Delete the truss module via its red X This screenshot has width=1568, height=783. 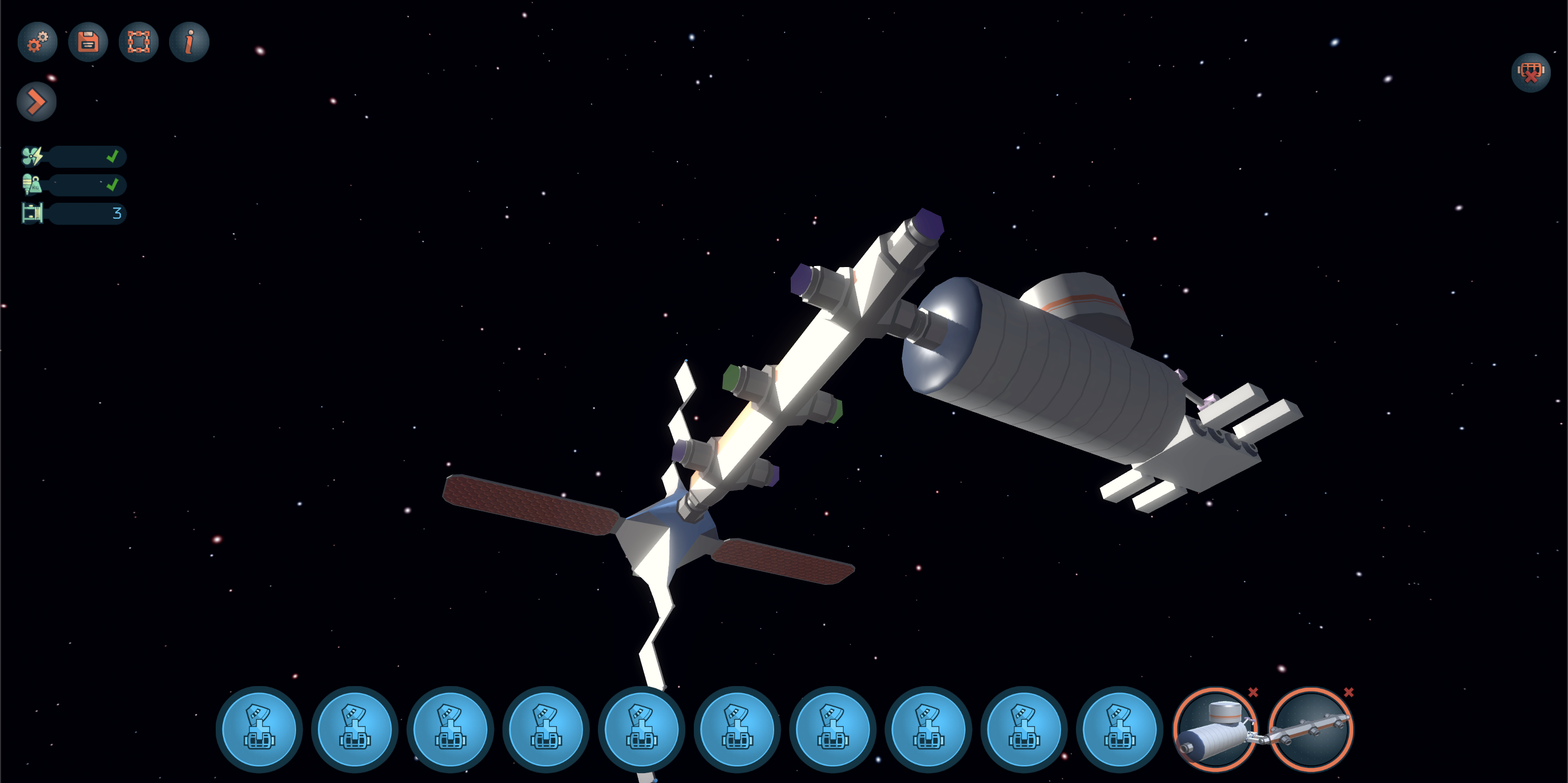[x=1350, y=692]
